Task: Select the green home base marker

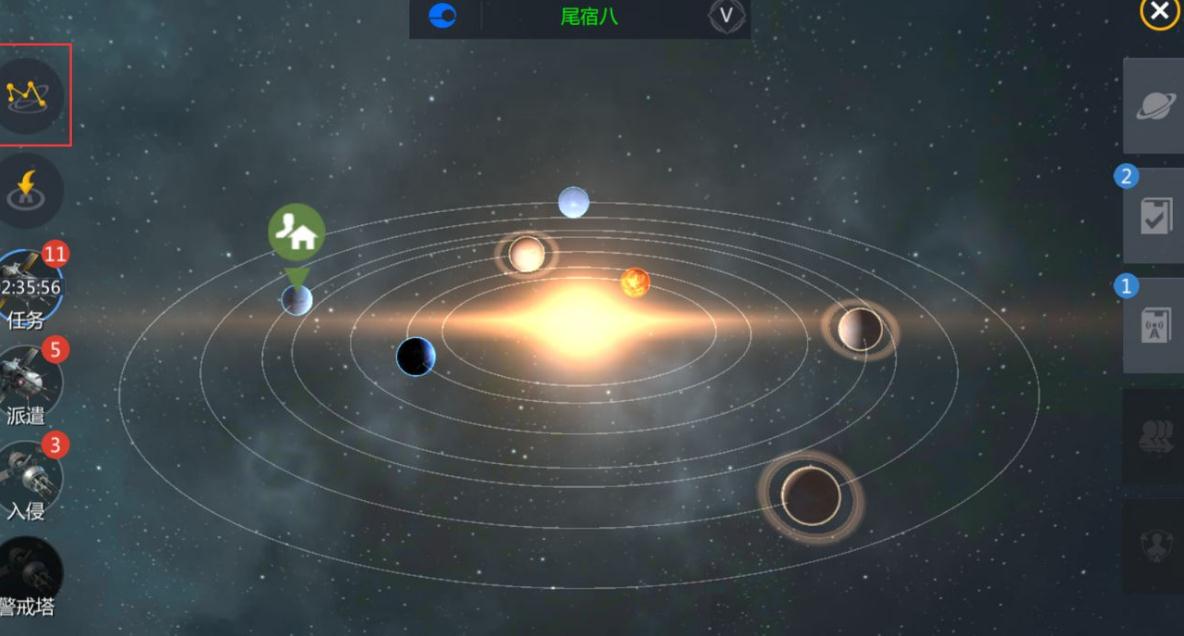Action: point(296,232)
